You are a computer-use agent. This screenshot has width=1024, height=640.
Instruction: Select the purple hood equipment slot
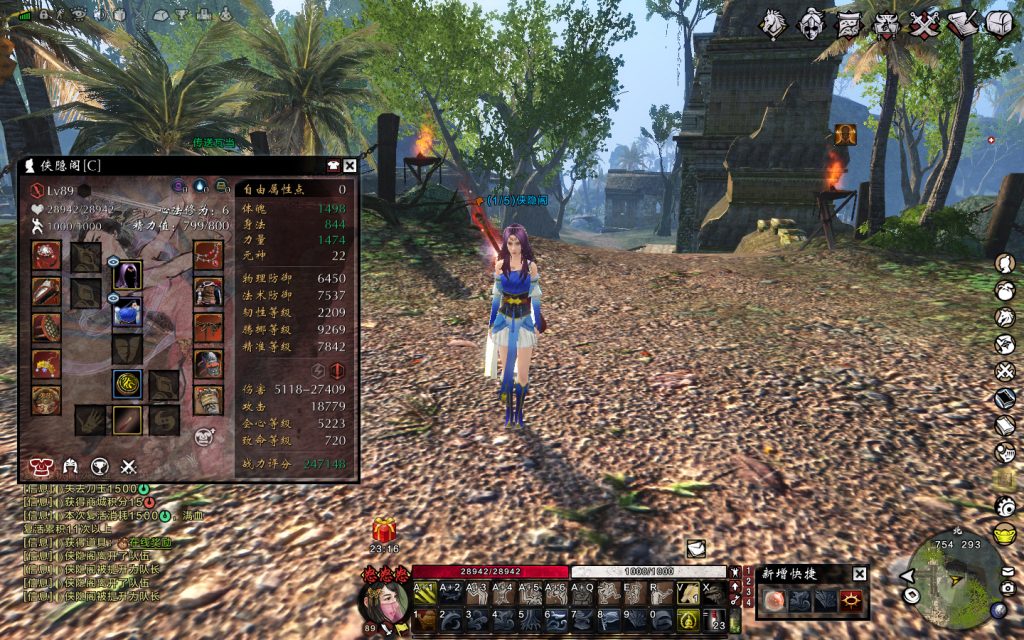127,275
